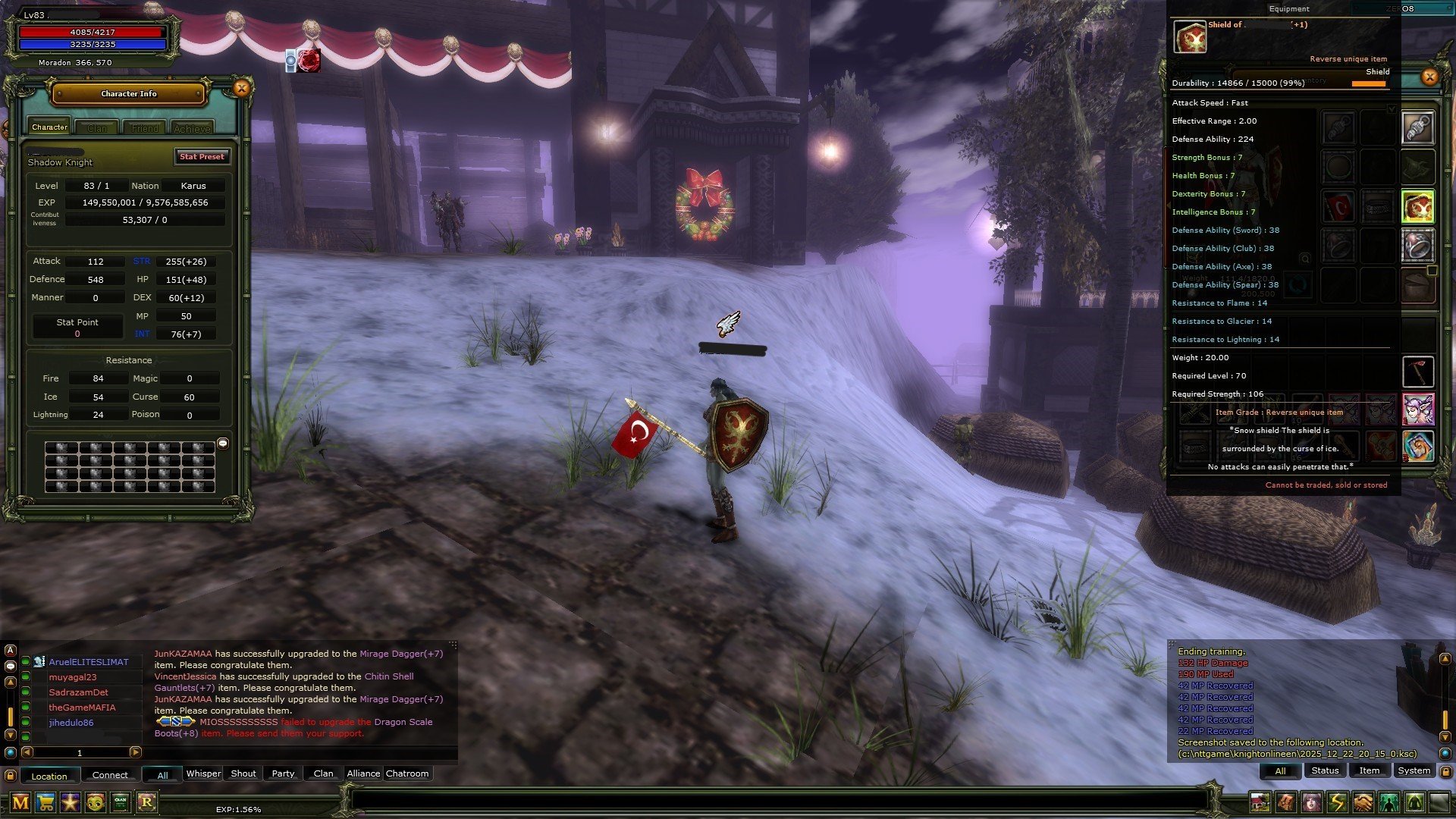The image size is (1456, 819).
Task: Open the Friend tab in Character Info
Action: point(145,128)
